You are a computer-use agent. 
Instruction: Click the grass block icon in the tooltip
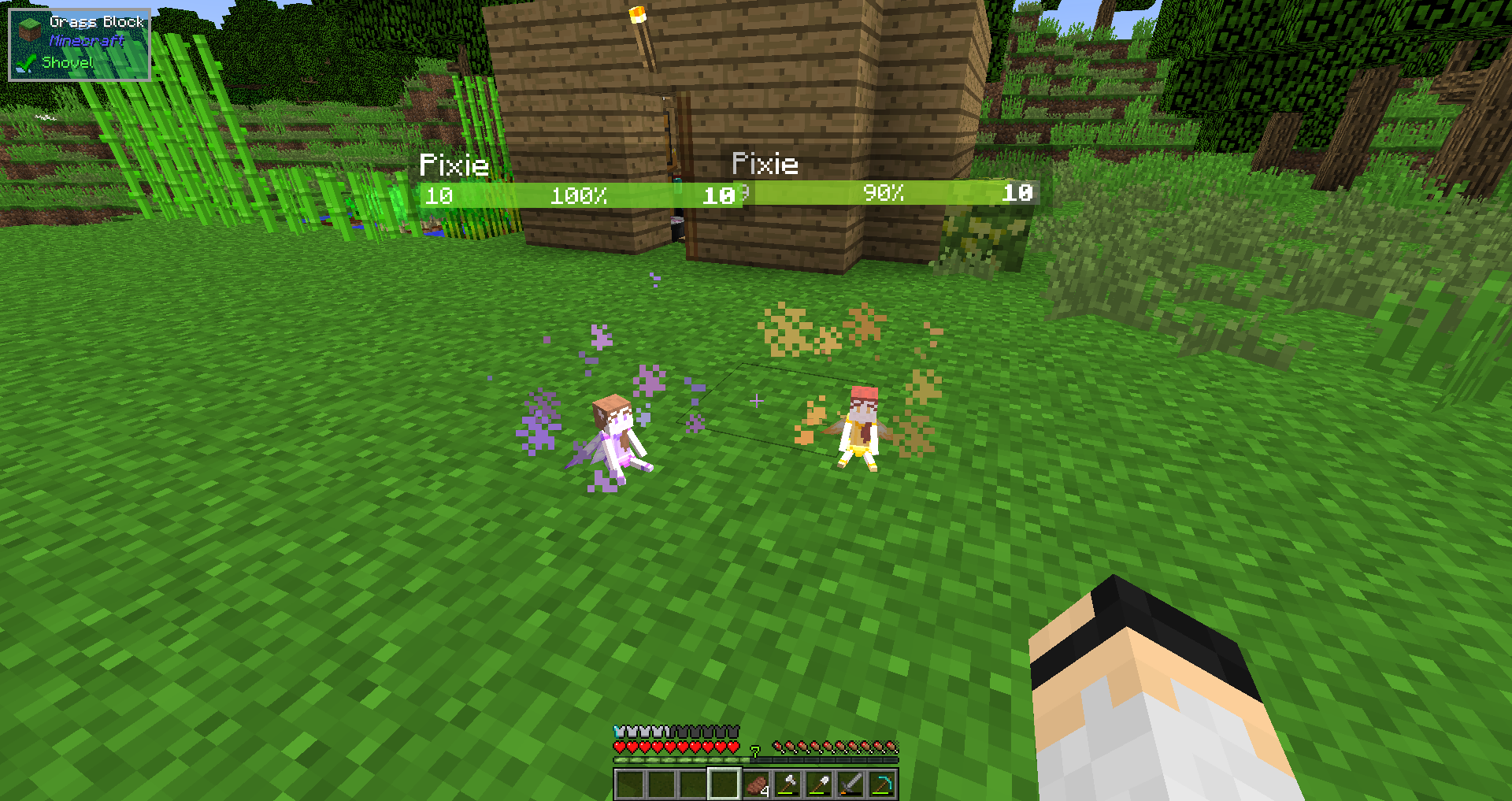coord(28,30)
